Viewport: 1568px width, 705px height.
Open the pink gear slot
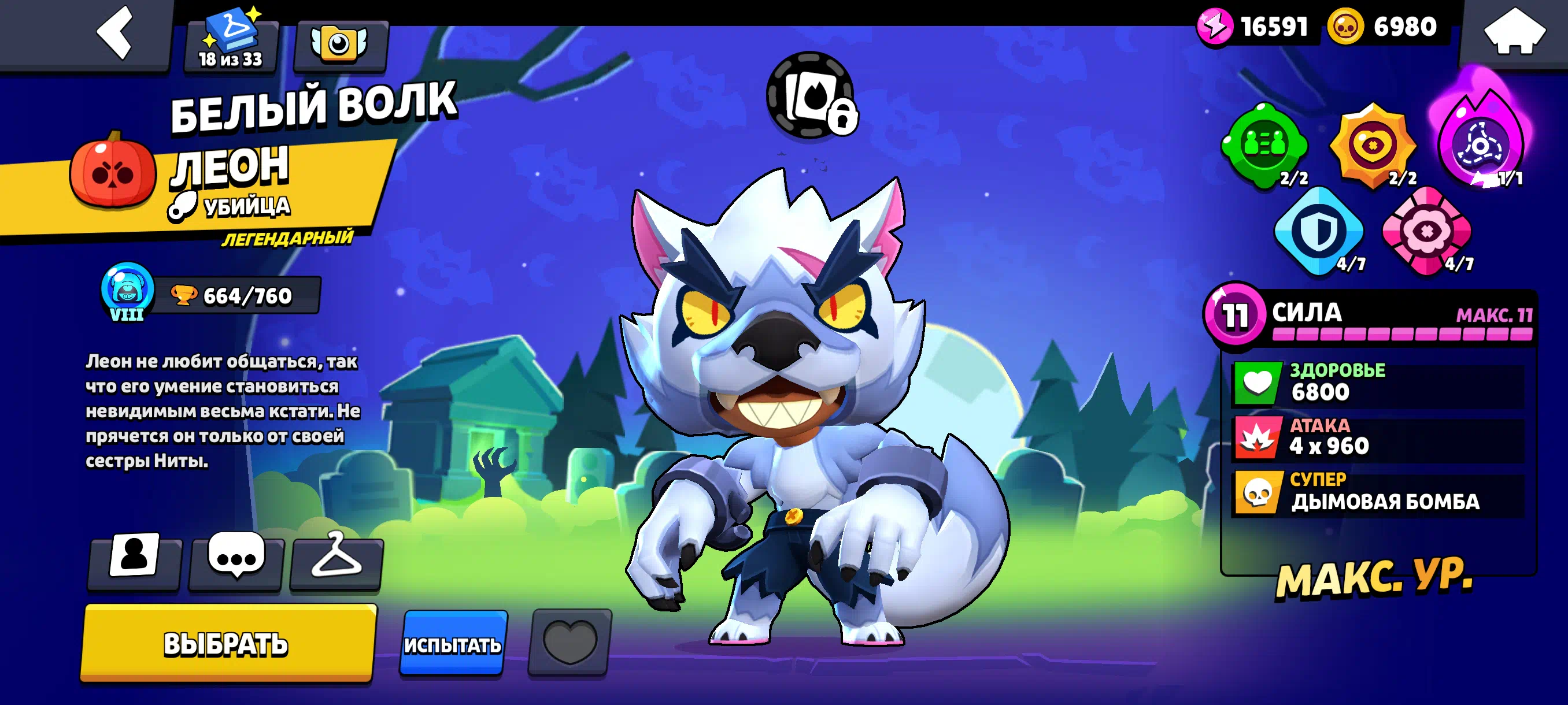(1426, 231)
